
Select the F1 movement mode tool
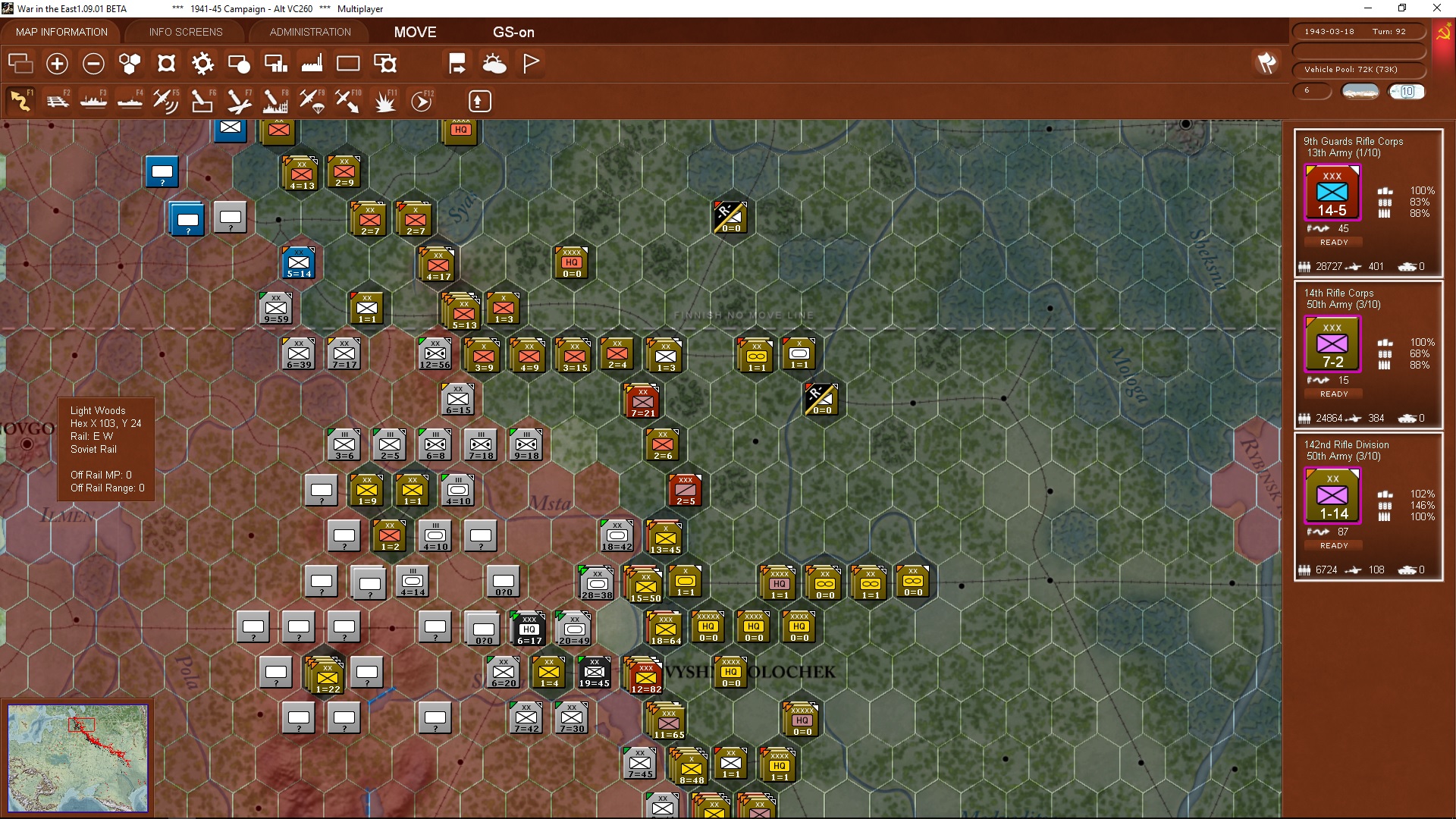[x=20, y=101]
